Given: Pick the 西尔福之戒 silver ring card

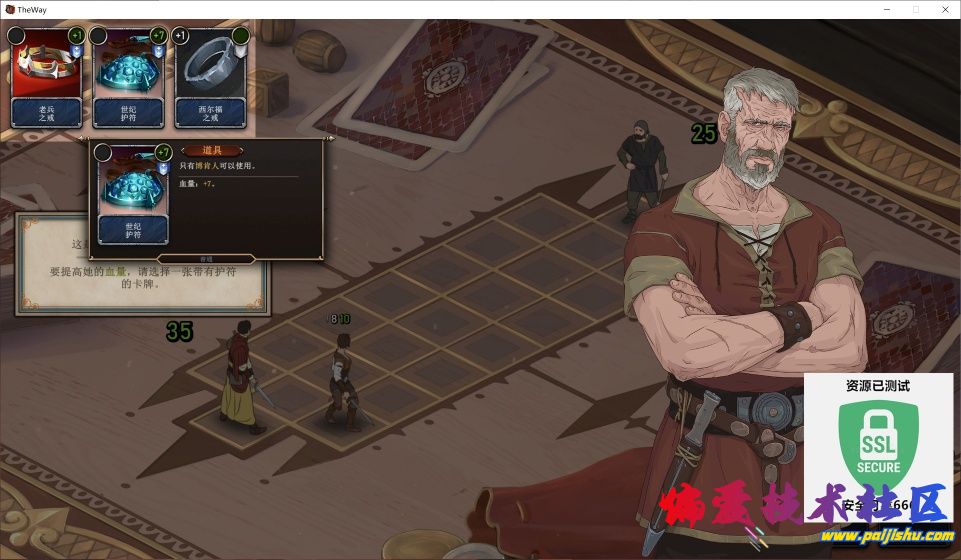Looking at the screenshot, I should (211, 78).
